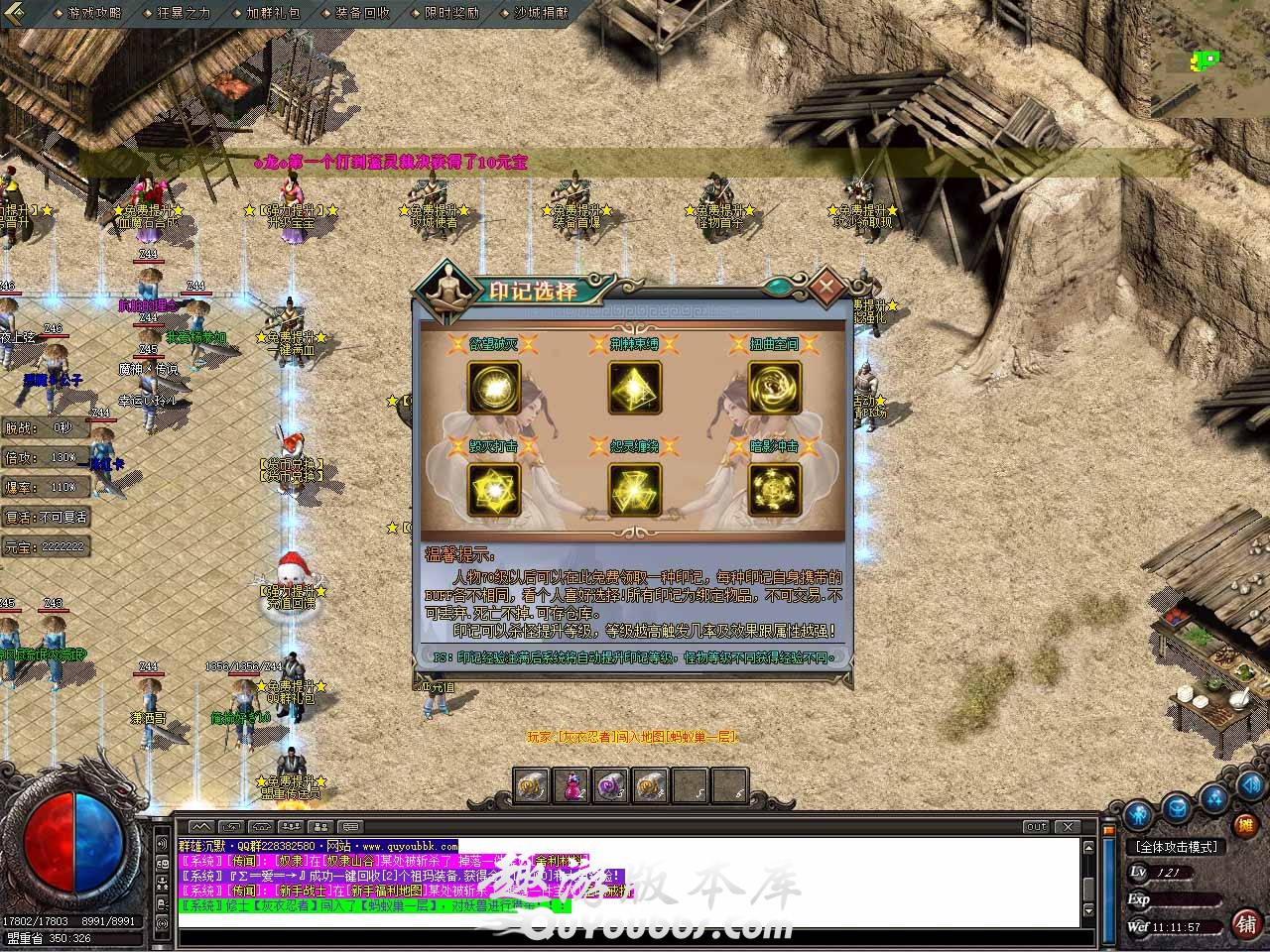The height and width of the screenshot is (952, 1270).
Task: Open the shop with the red 铺 button
Action: (x=1246, y=924)
